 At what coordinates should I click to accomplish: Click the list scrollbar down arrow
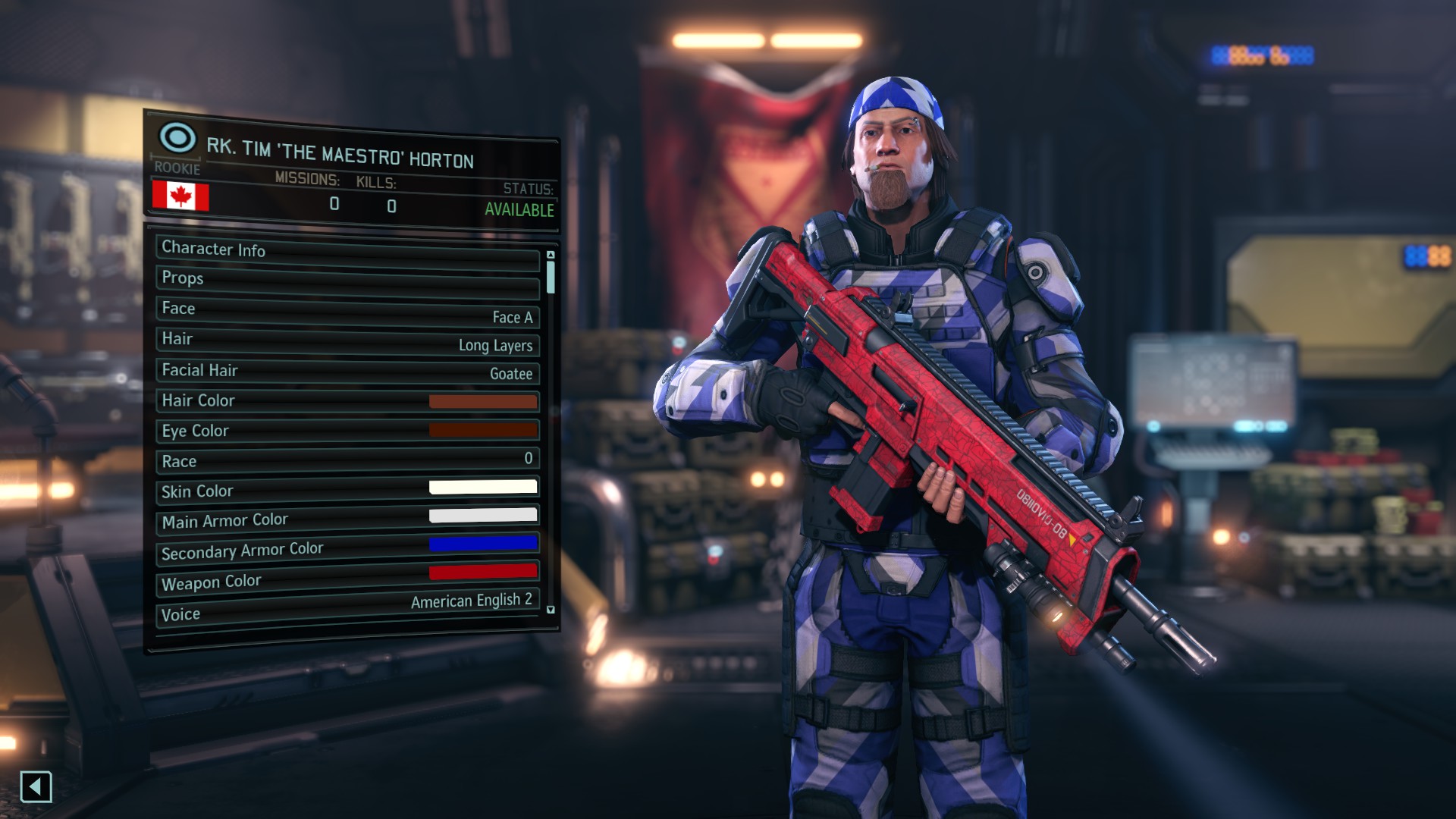point(551,610)
